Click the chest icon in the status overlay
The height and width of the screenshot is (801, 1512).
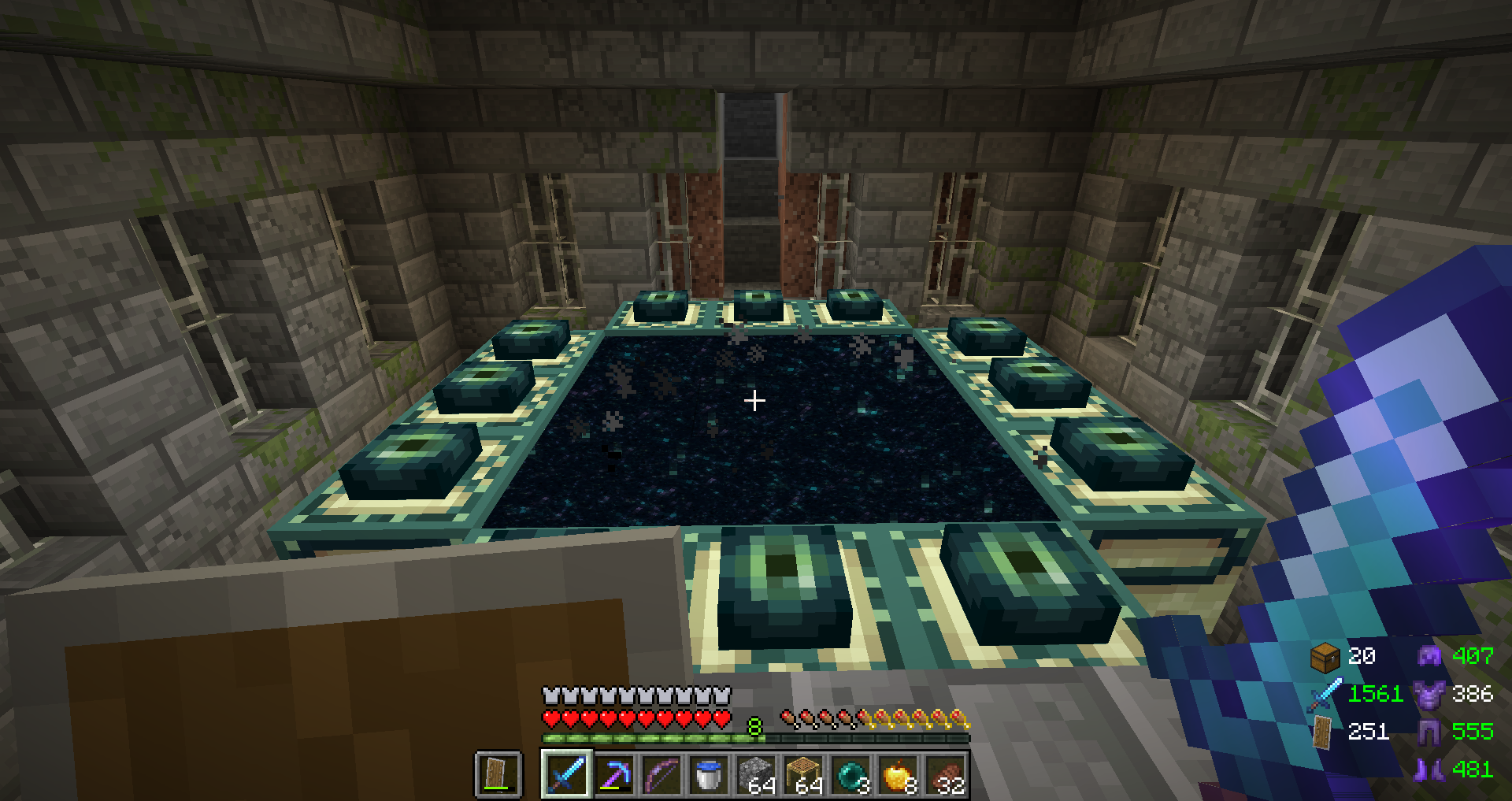tap(1325, 656)
